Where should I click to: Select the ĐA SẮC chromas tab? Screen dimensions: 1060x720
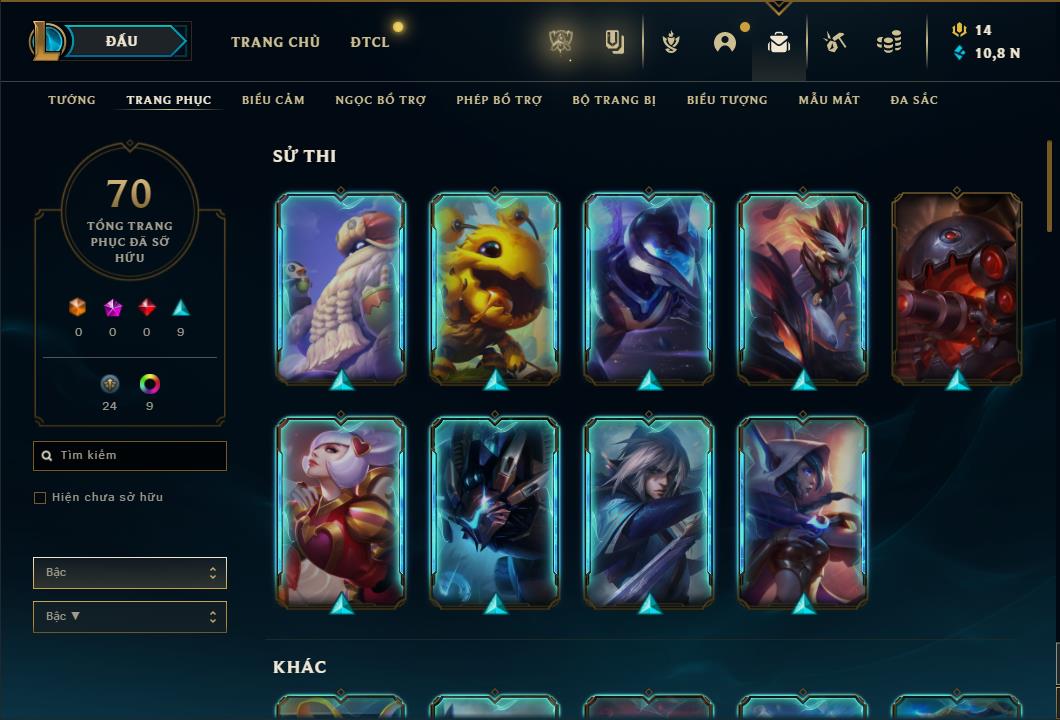click(x=914, y=100)
